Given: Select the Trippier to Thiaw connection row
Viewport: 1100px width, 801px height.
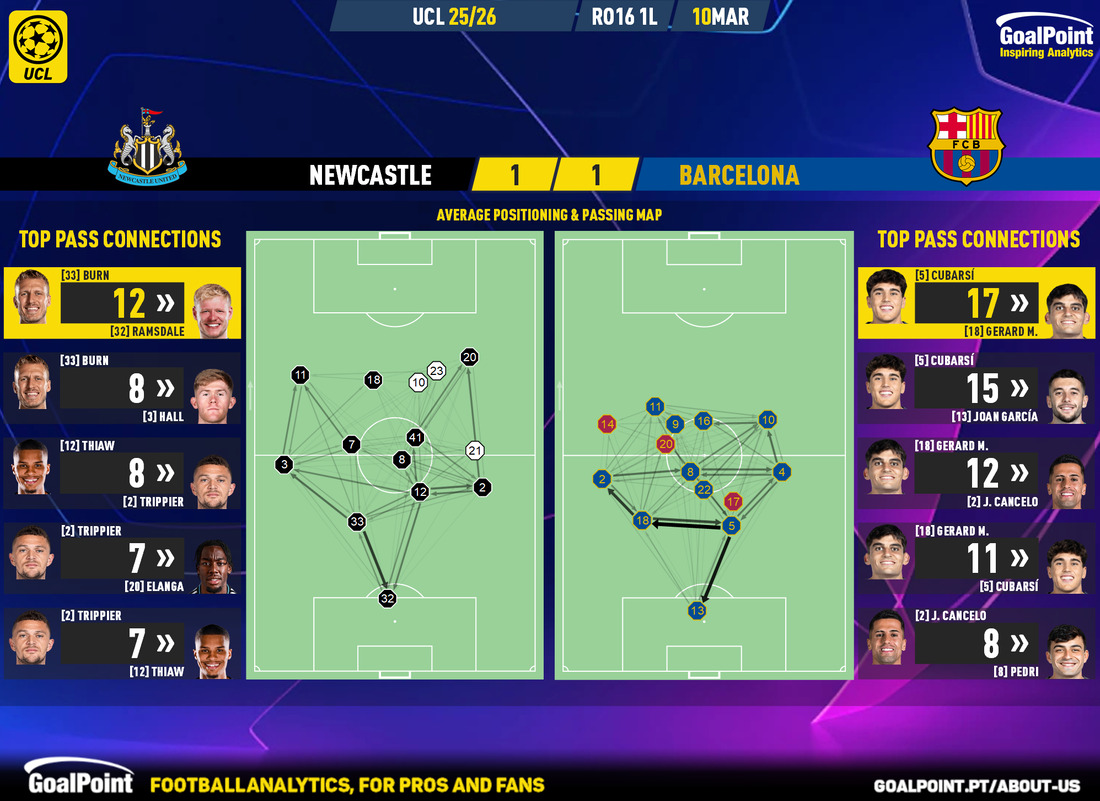Looking at the screenshot, I should pyautogui.click(x=122, y=645).
